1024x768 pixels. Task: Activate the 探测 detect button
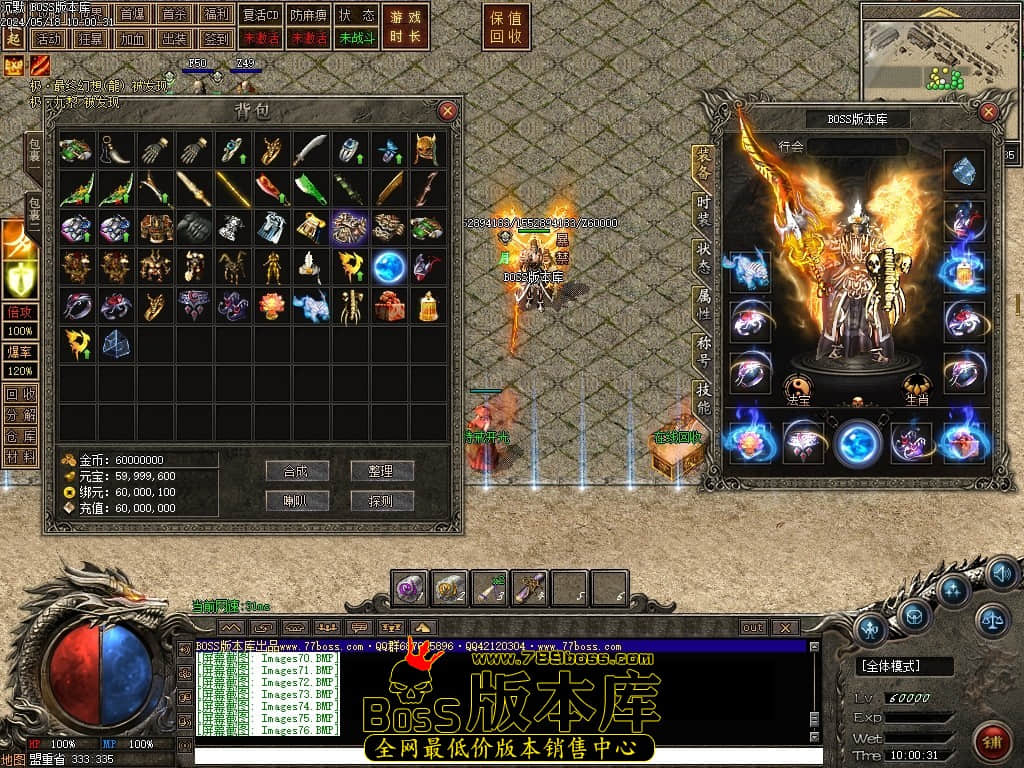coord(382,501)
